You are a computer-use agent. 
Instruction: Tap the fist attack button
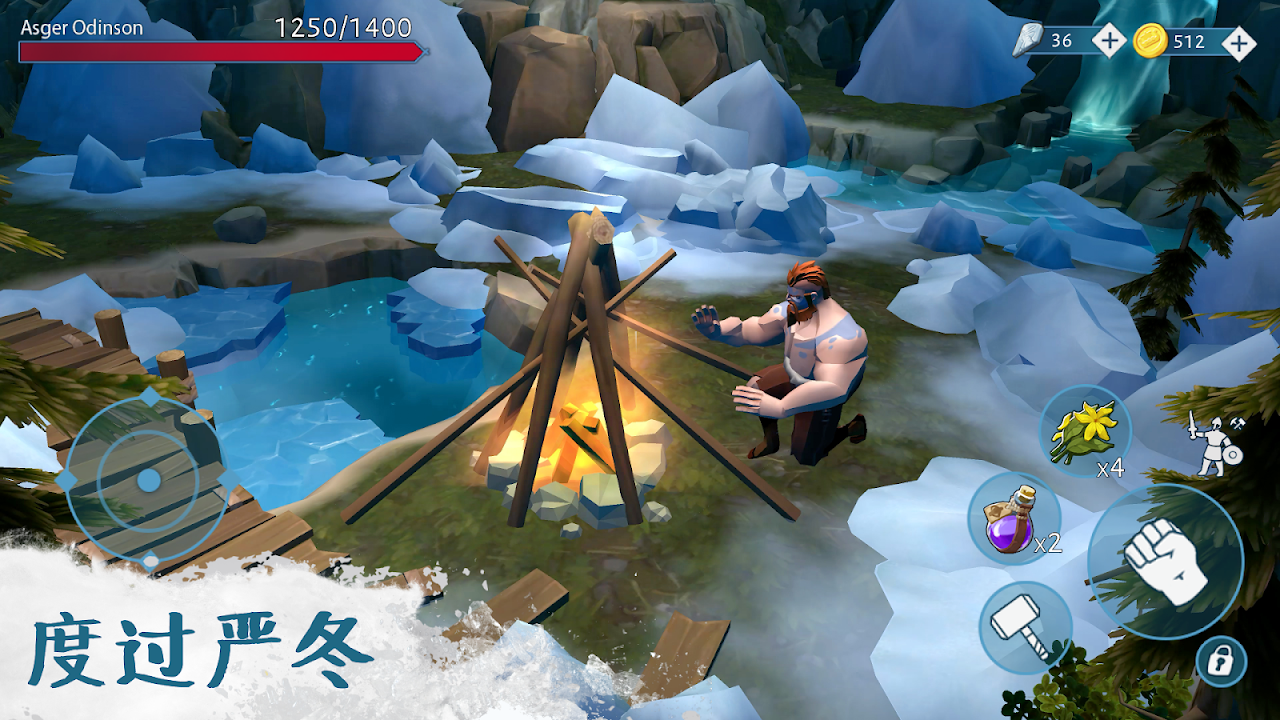1165,562
